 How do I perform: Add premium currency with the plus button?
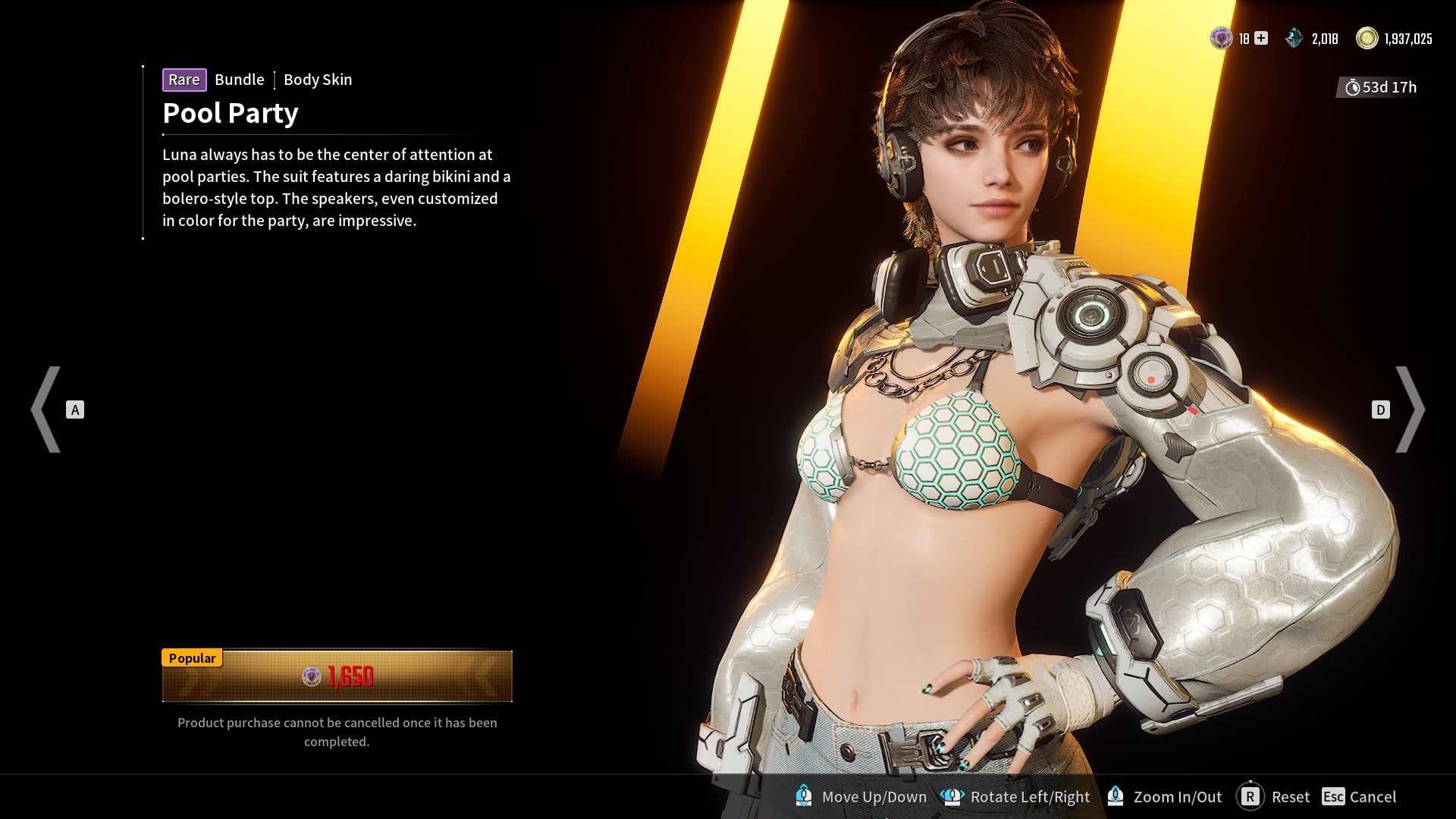coord(1261,38)
